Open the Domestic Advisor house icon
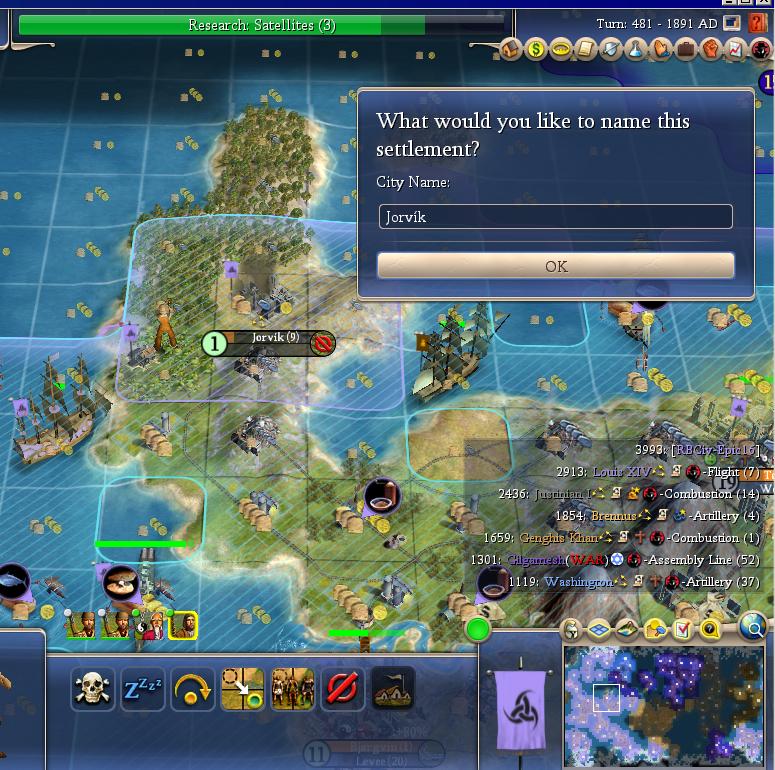 [511, 48]
